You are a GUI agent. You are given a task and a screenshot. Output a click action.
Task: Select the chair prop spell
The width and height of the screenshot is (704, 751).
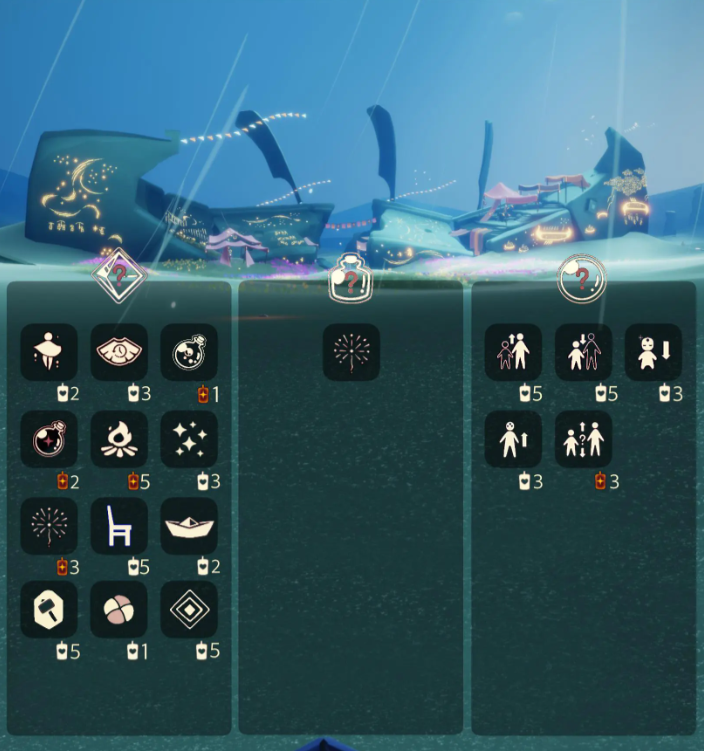(x=119, y=526)
